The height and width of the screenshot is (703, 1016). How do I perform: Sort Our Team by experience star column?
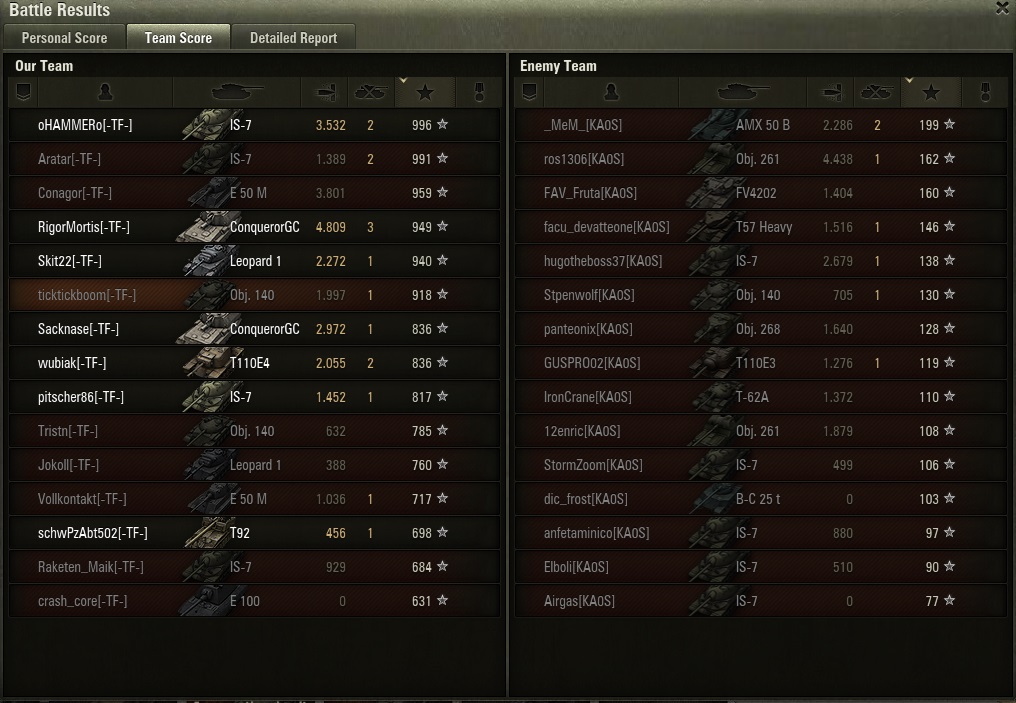tap(425, 93)
